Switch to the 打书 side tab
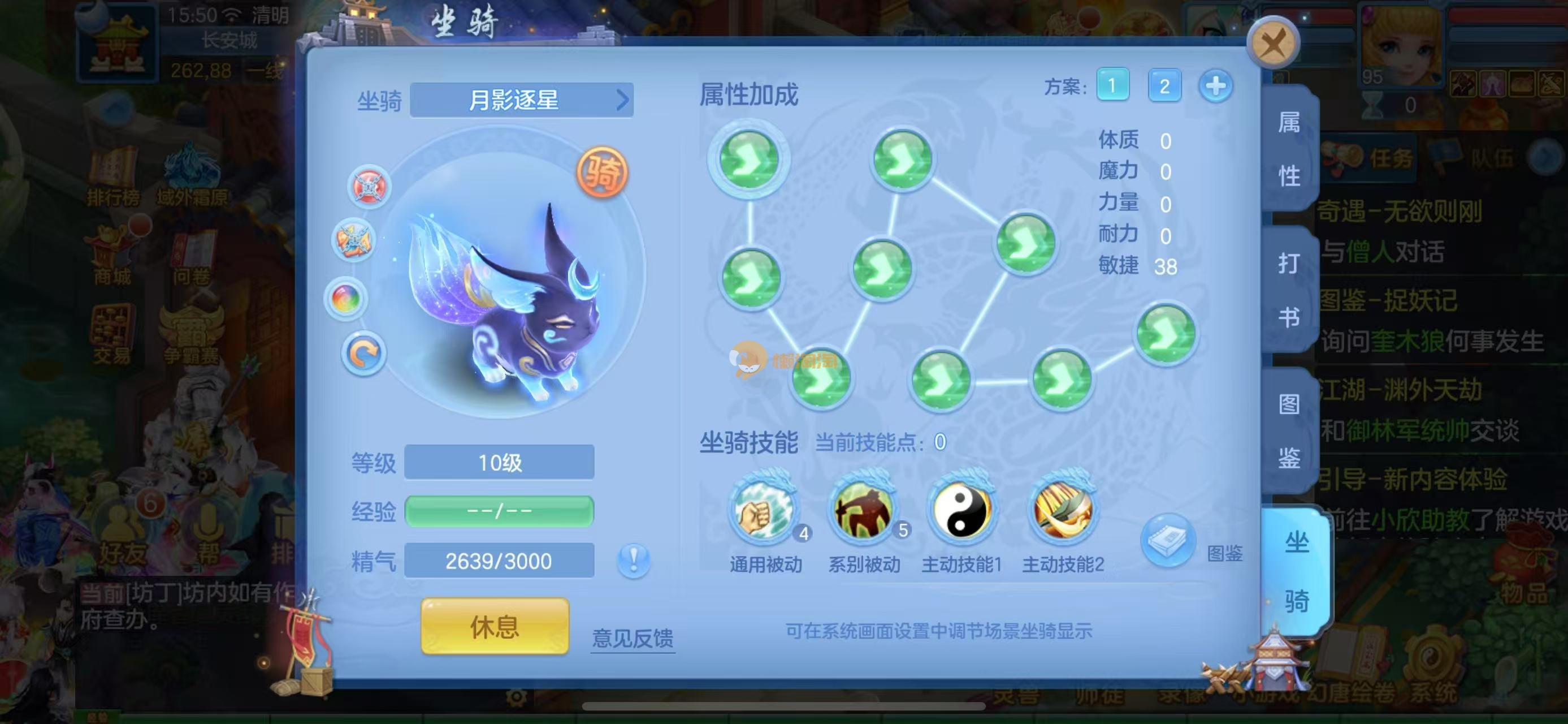 click(x=1289, y=290)
